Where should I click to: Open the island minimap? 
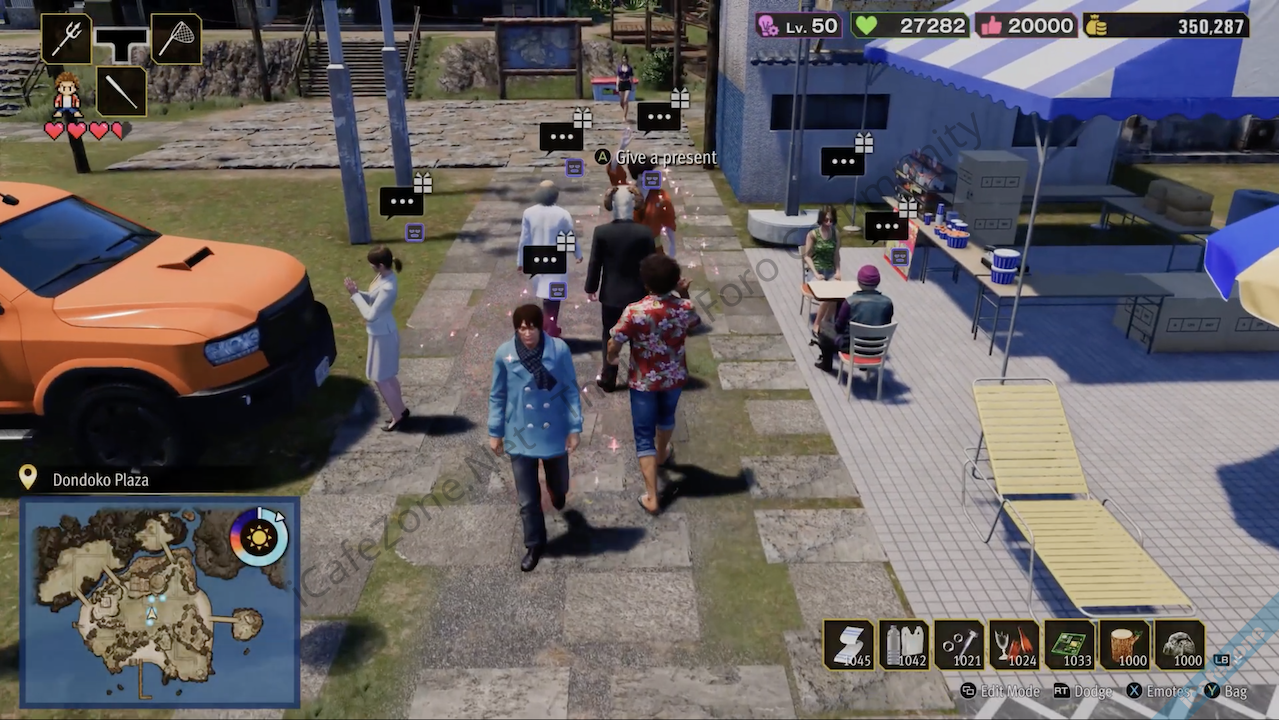150,602
